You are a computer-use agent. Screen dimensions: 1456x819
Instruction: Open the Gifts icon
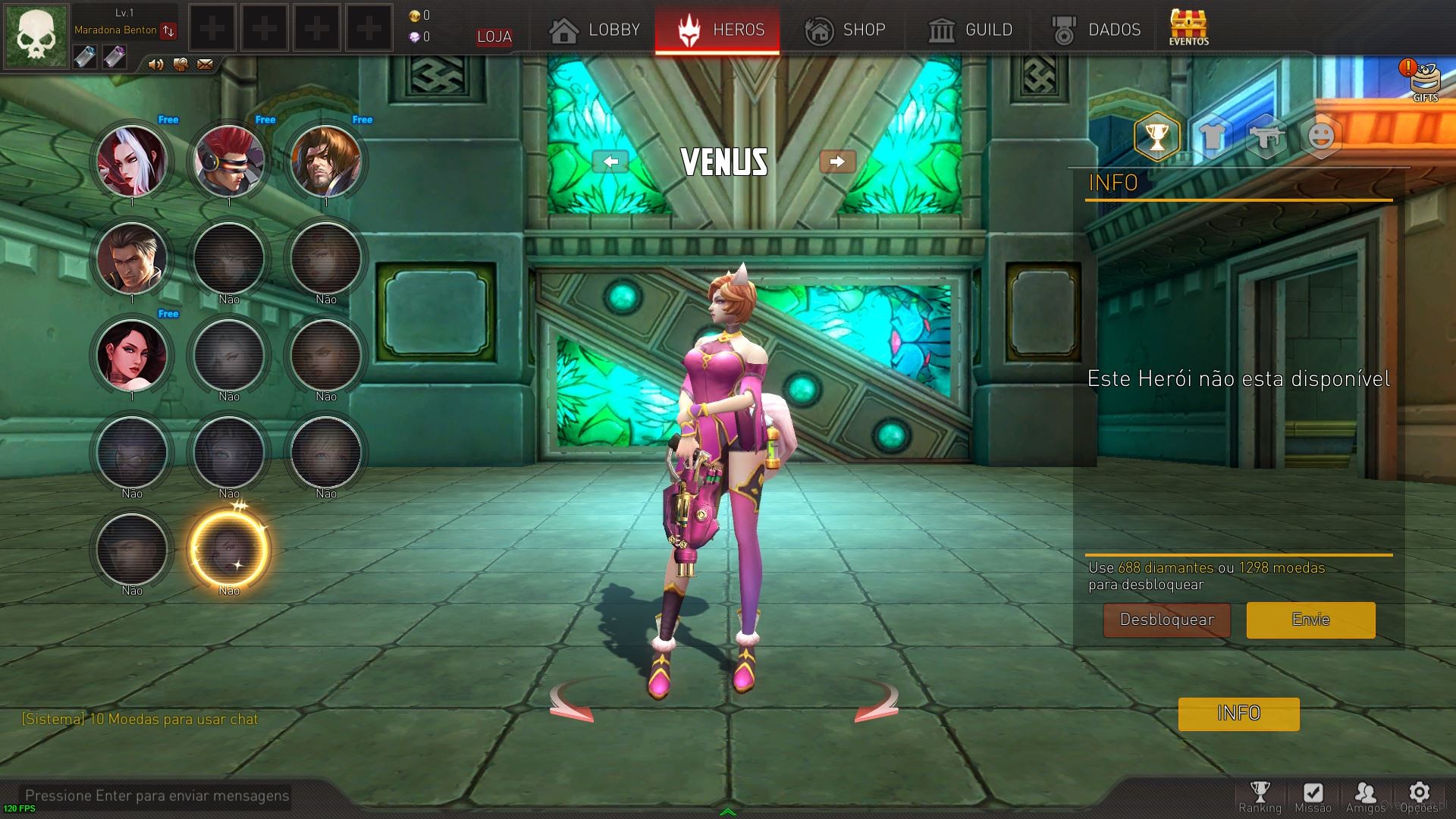[1425, 81]
